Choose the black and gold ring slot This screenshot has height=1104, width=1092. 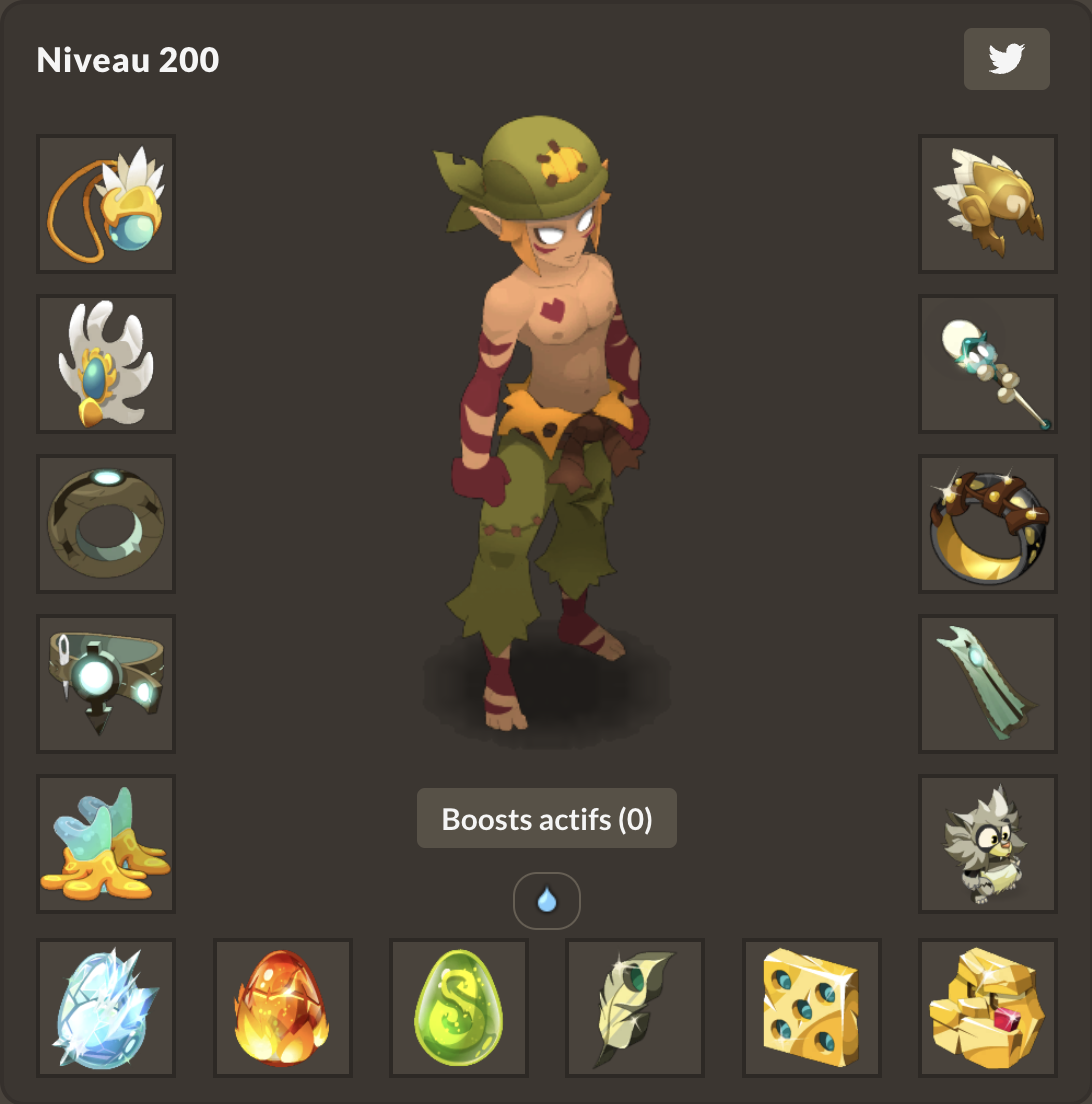pyautogui.click(x=988, y=524)
